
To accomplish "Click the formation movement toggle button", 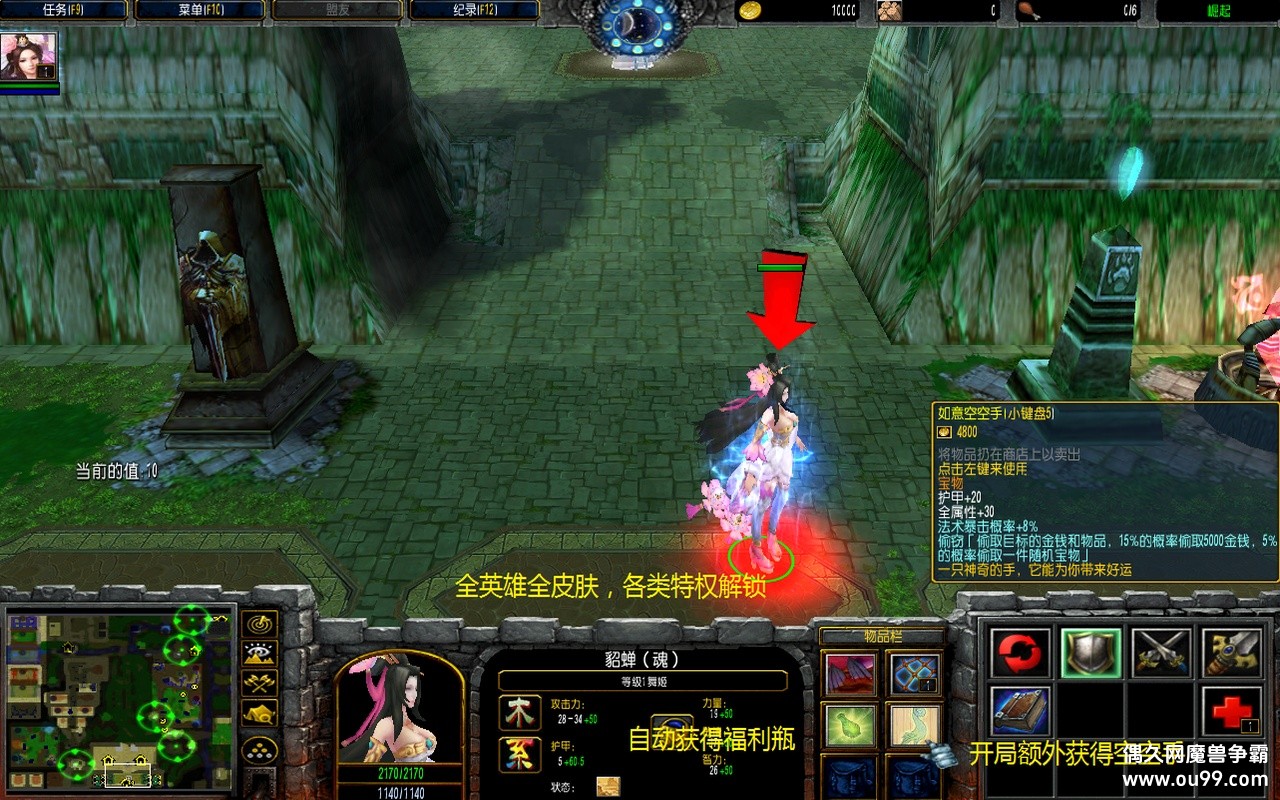I will pos(261,749).
